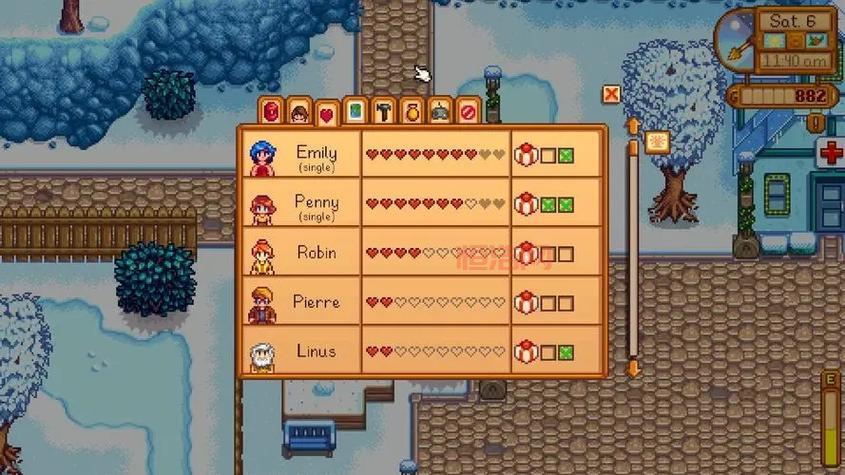Open the quest journal exclamation icon
The height and width of the screenshot is (475, 845).
click(x=817, y=123)
